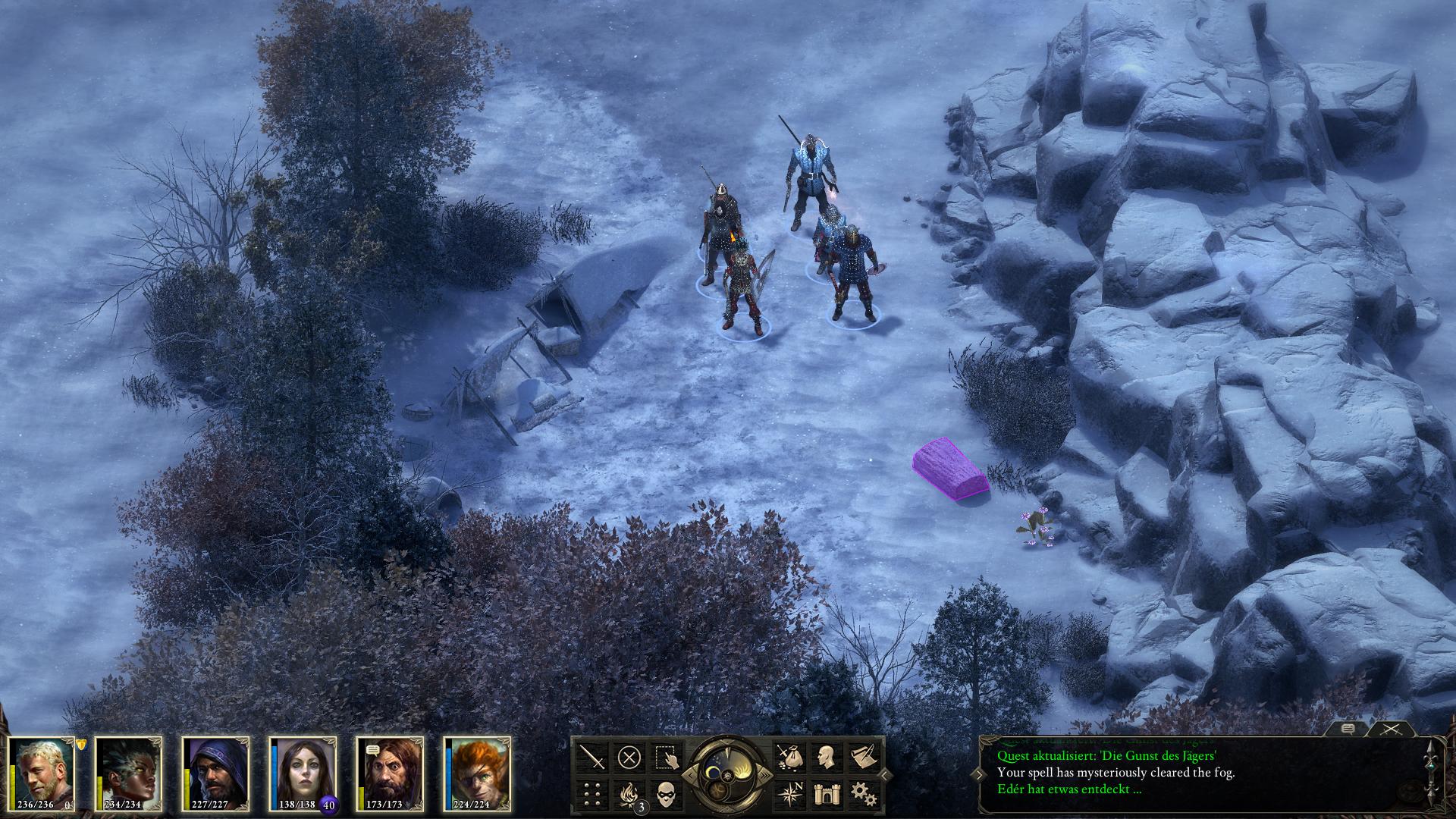Cancel the current action with the X button
Screen dimensions: 1456x819
tap(629, 757)
